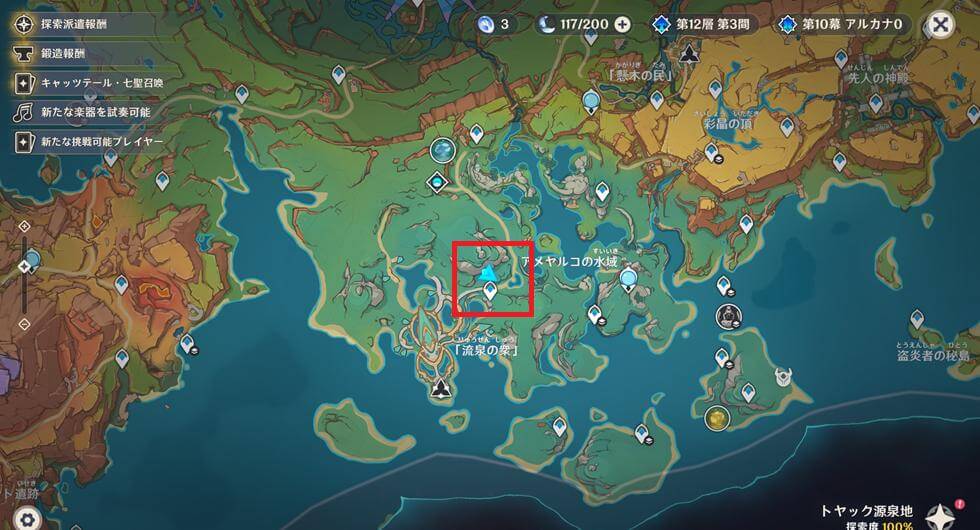This screenshot has width=980, height=530.
Task: Select the waypoint inside the red box
Action: [x=490, y=291]
